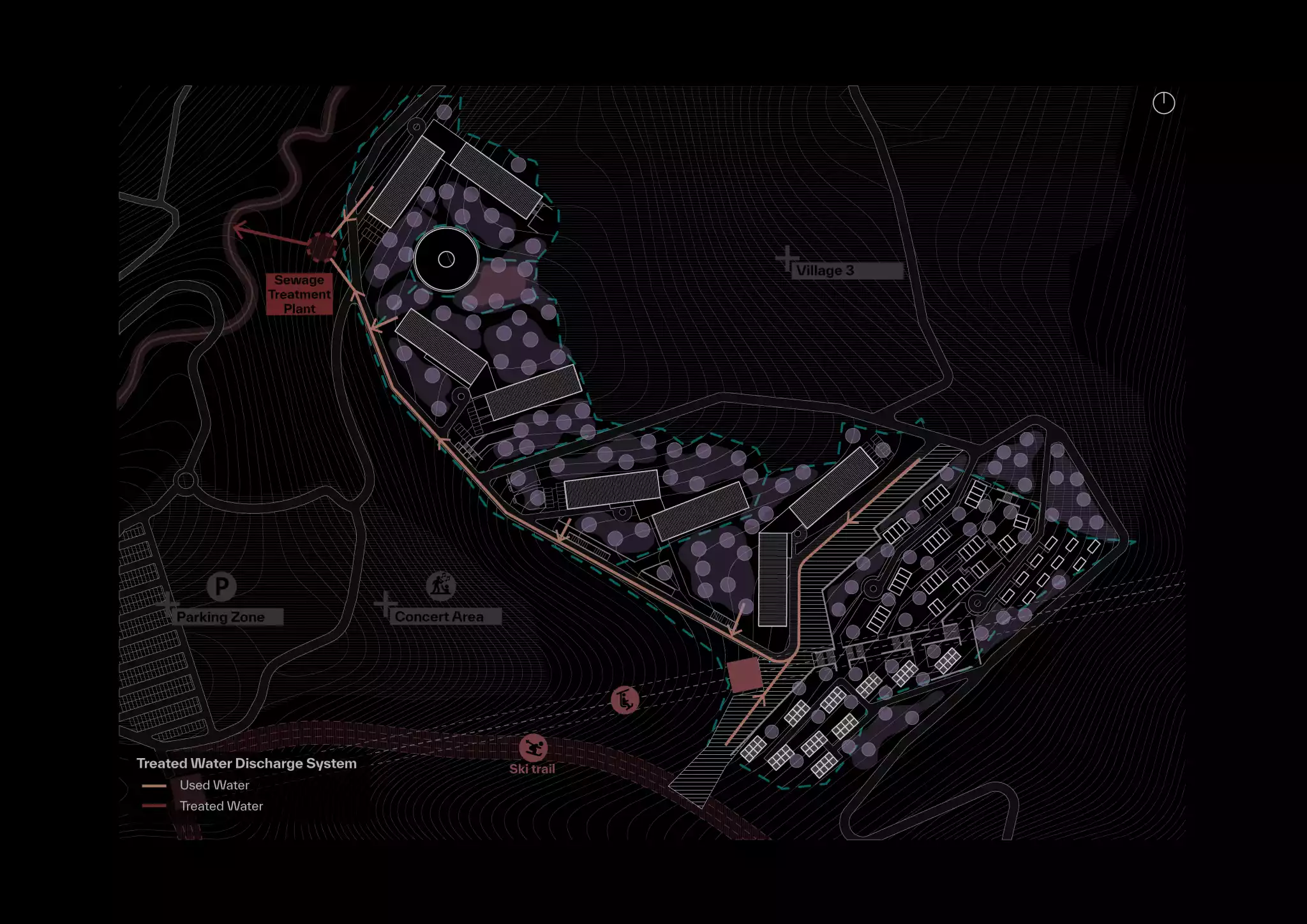
Task: Select the red dashed sewage plant marker
Action: (x=322, y=247)
